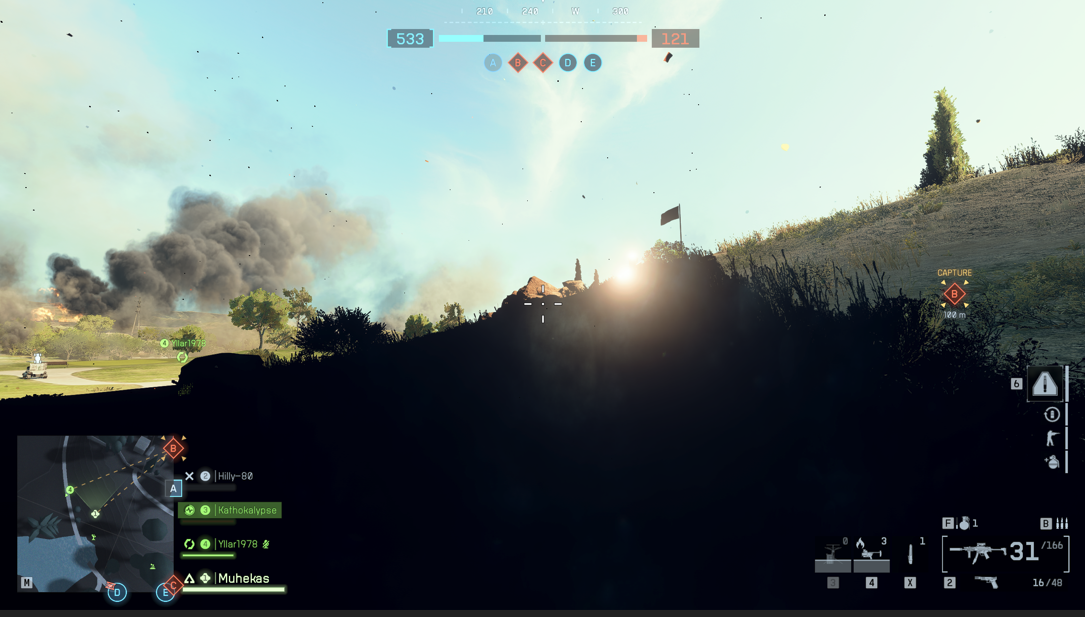Screen dimensions: 1085x617
Task: Select objective D in the top flag row
Action: [x=568, y=63]
